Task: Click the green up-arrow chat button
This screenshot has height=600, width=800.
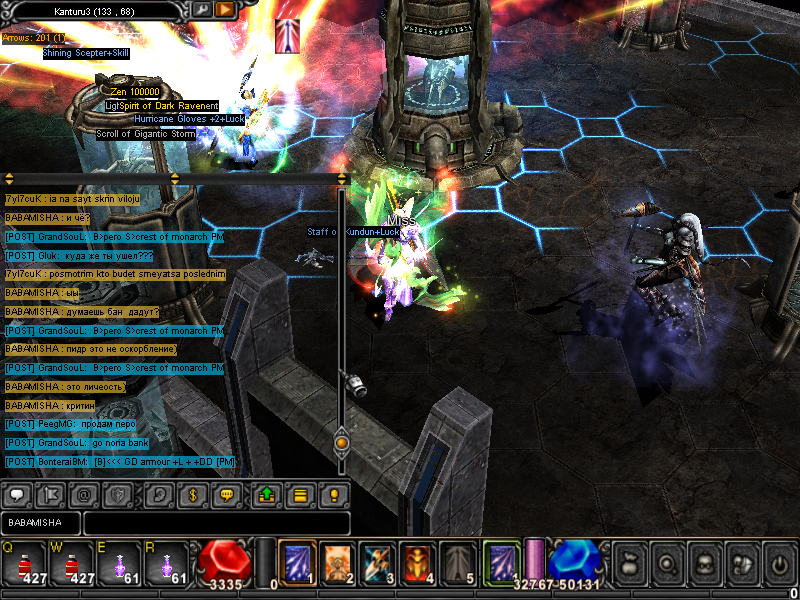Action: pos(267,494)
